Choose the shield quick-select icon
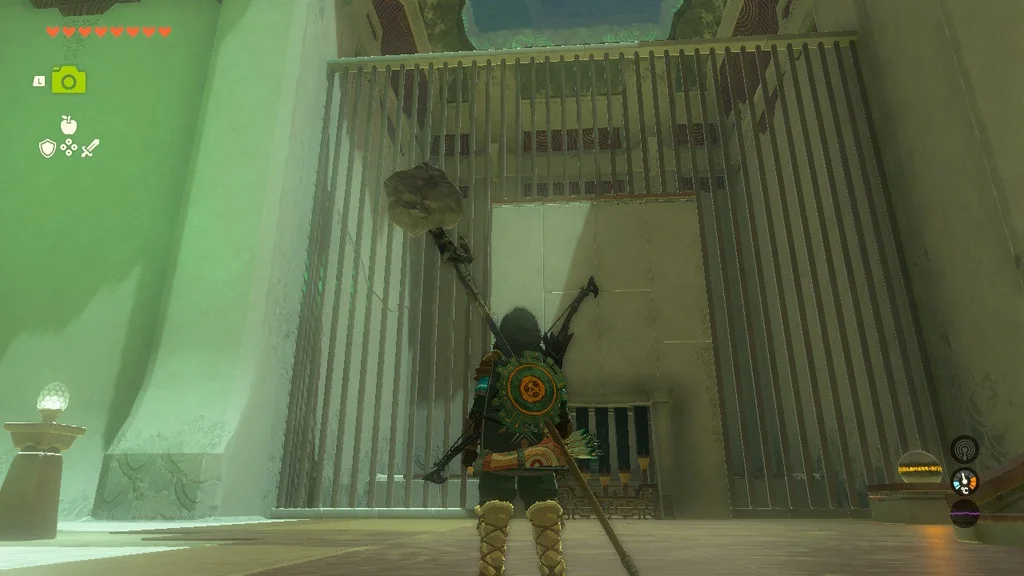This screenshot has height=576, width=1024. pyautogui.click(x=47, y=149)
